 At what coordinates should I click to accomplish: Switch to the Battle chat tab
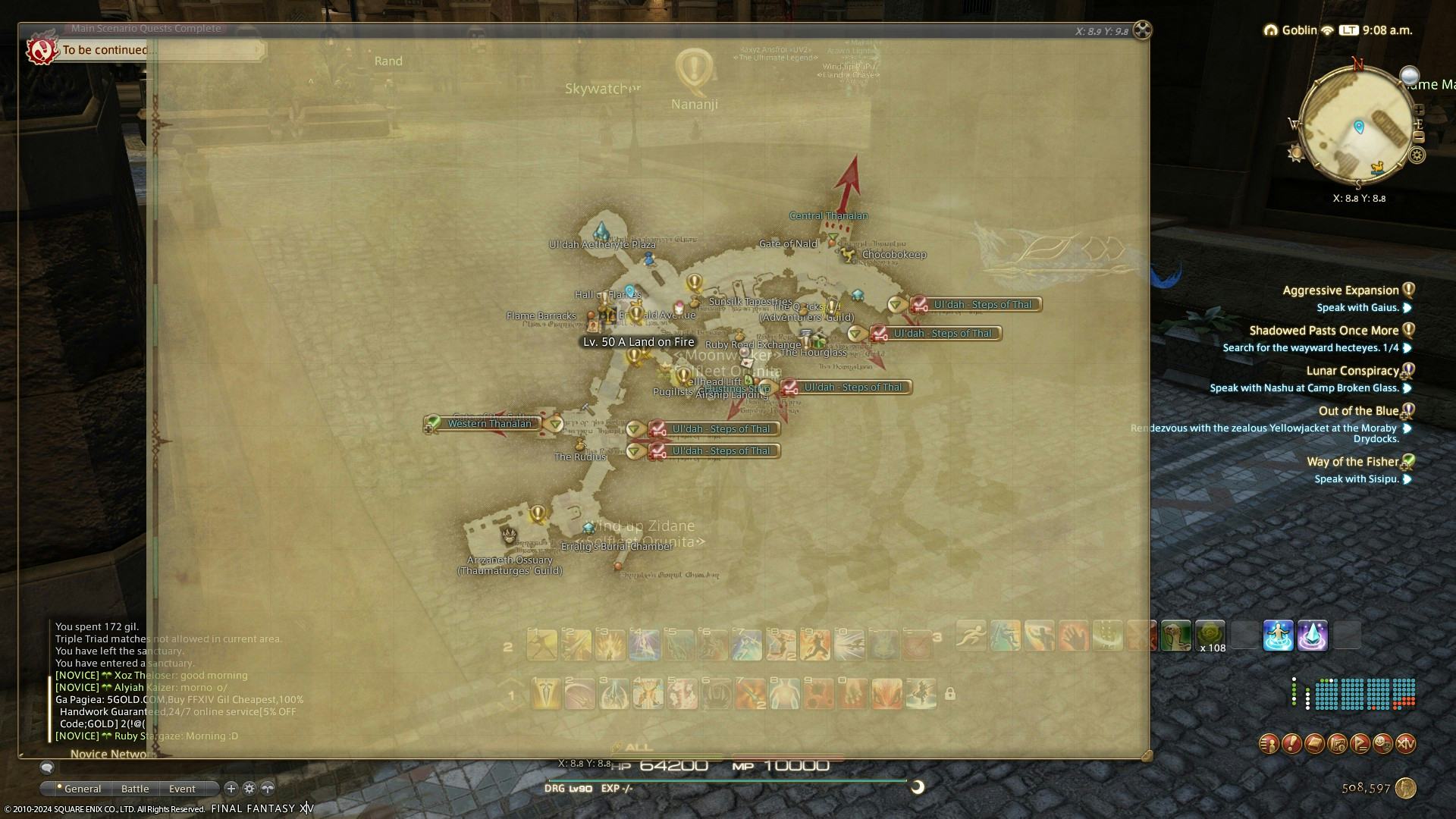[135, 789]
